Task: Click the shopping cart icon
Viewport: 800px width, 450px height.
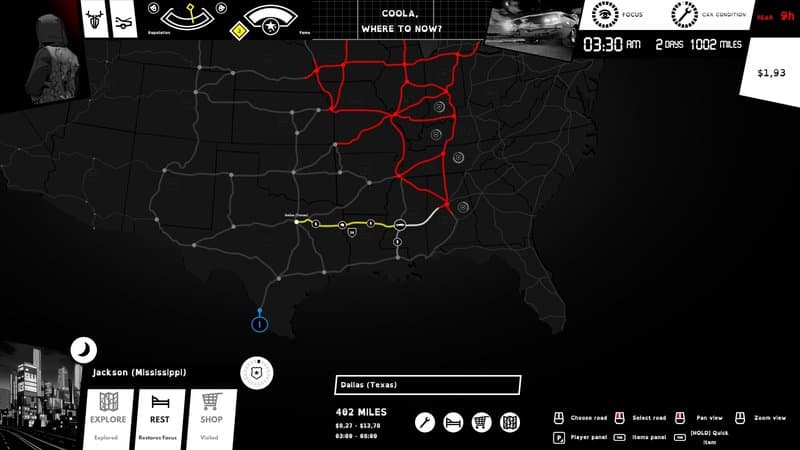Action: click(x=481, y=423)
